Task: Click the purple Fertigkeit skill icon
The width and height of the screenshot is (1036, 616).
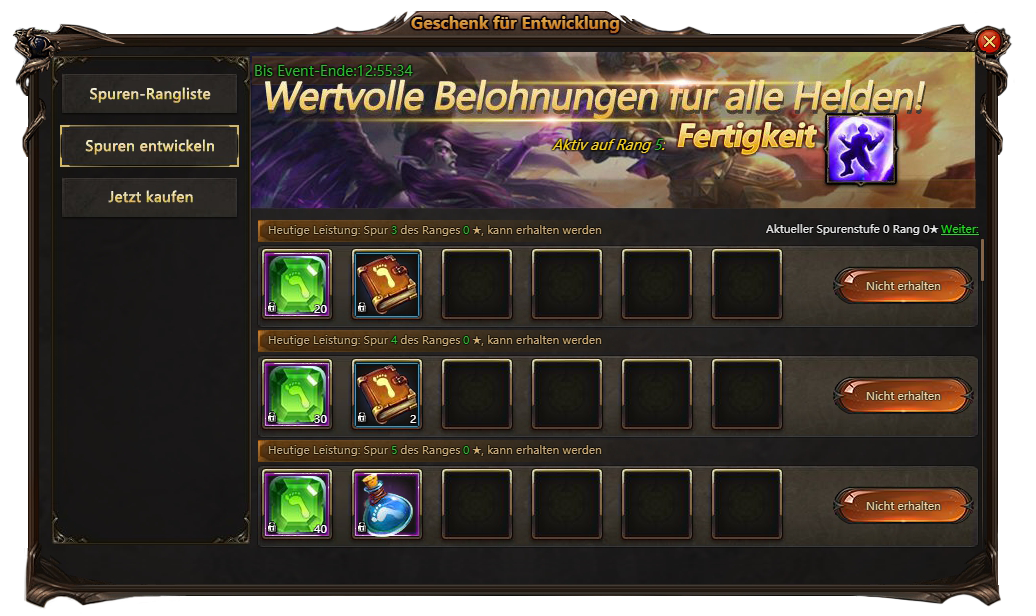Action: point(860,149)
